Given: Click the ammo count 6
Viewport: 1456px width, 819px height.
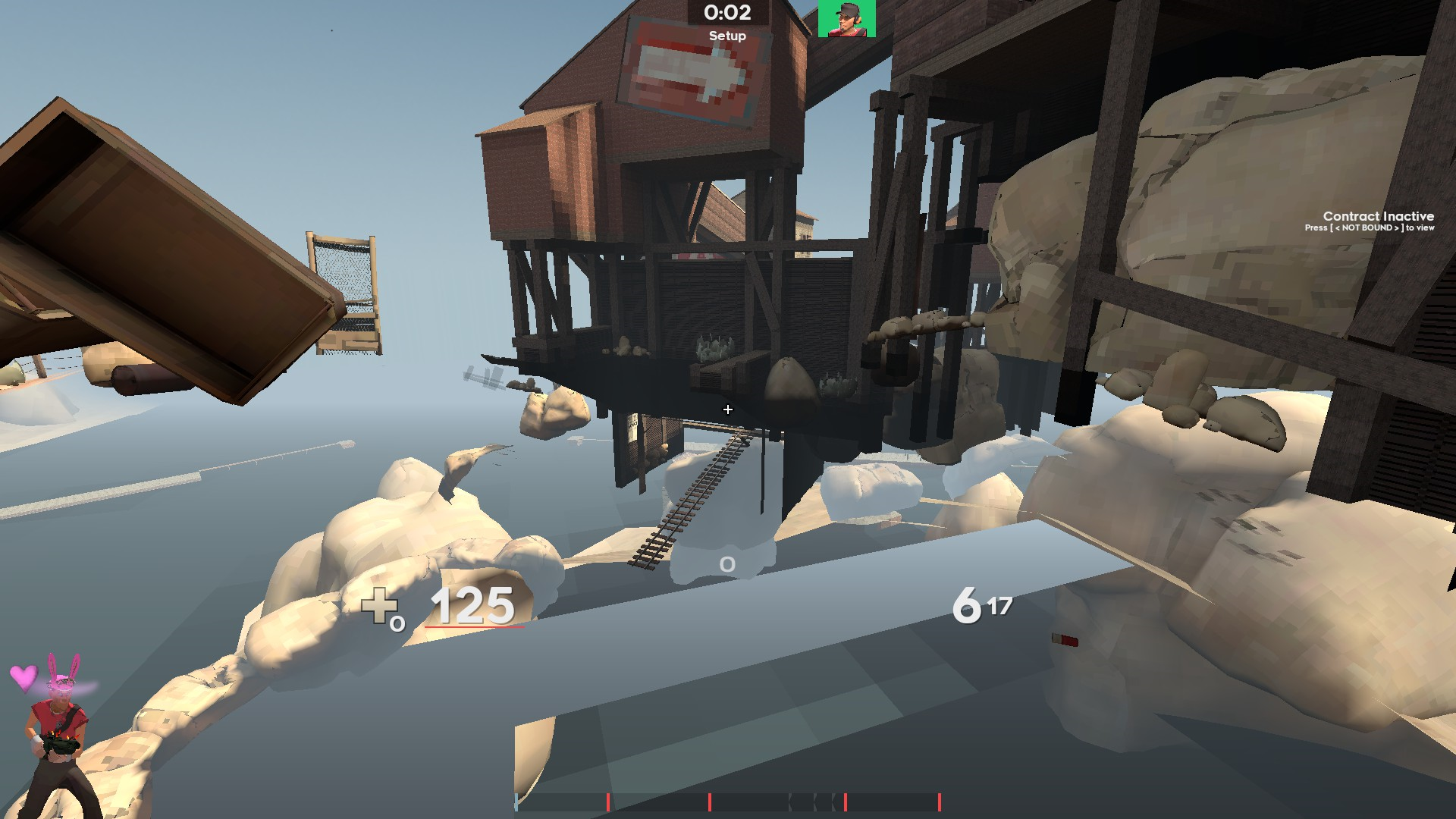Looking at the screenshot, I should pyautogui.click(x=966, y=606).
